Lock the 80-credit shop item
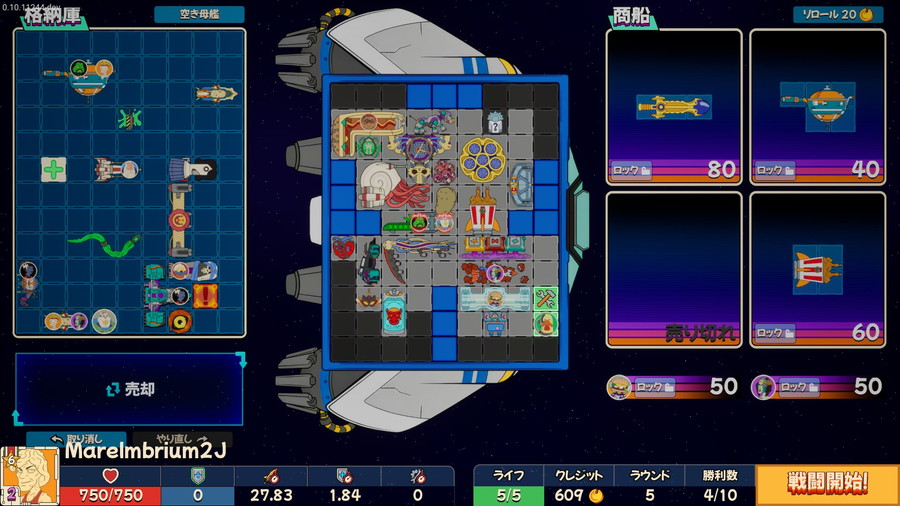The image size is (900, 506). point(632,170)
